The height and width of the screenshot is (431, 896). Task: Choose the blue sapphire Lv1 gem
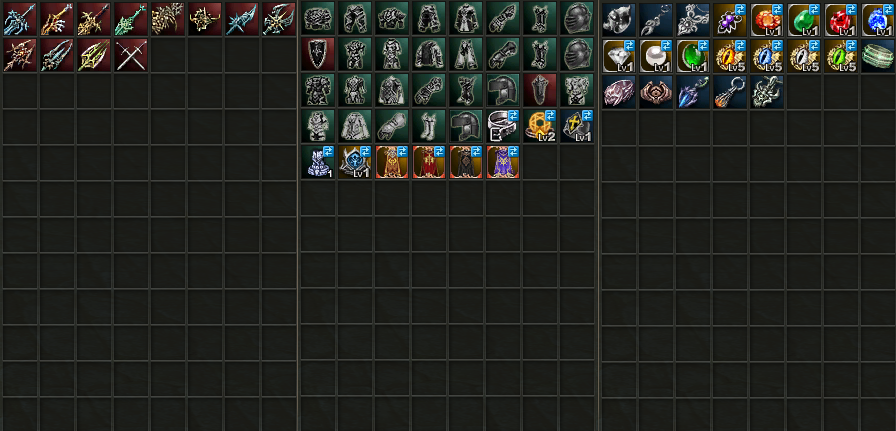[877, 19]
